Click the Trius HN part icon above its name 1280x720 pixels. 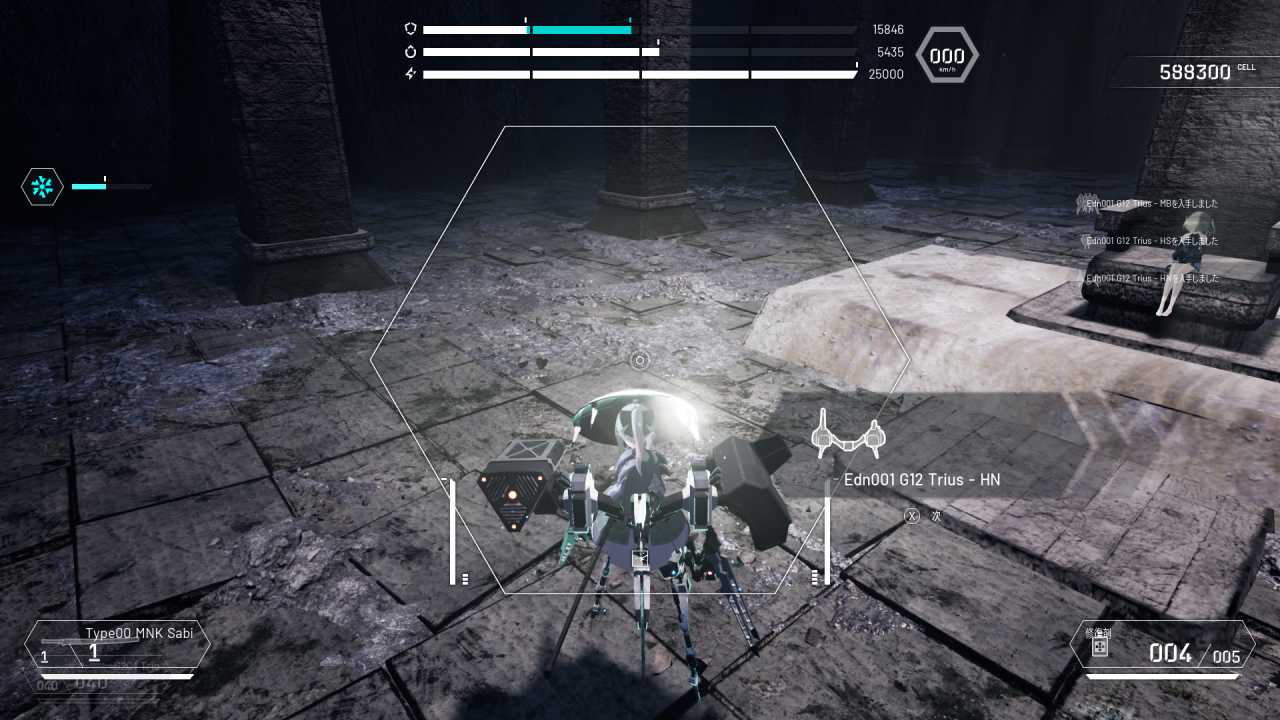tap(849, 436)
